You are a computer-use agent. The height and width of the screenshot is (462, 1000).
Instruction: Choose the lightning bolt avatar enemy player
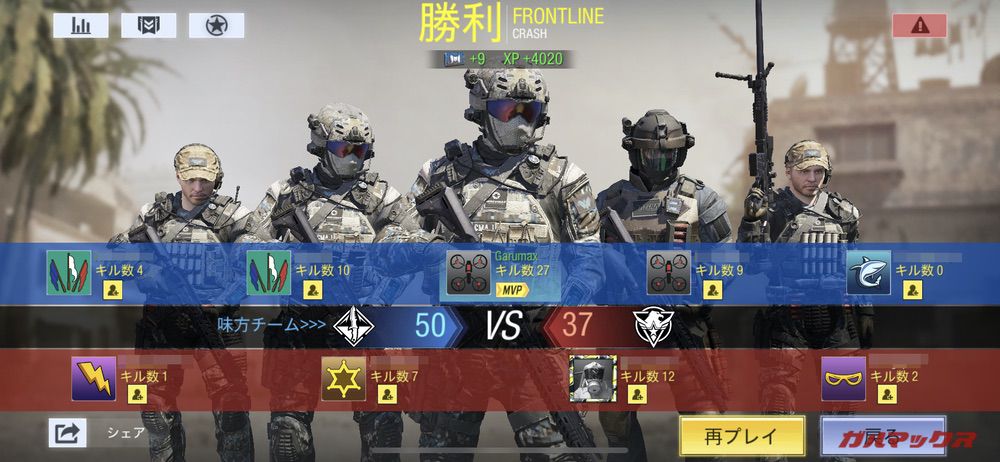tap(94, 379)
